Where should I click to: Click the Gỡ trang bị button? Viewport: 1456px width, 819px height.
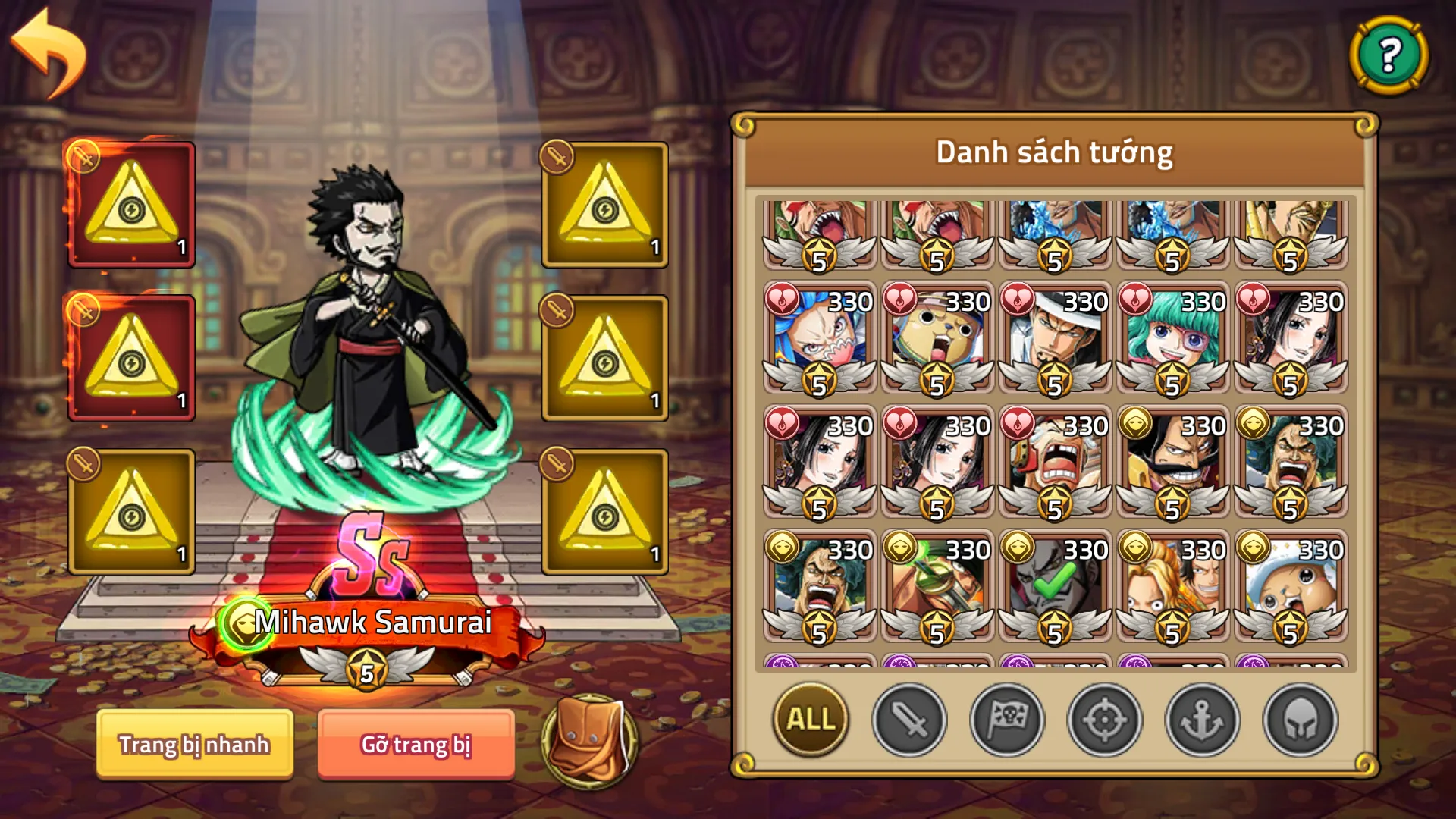(x=416, y=745)
